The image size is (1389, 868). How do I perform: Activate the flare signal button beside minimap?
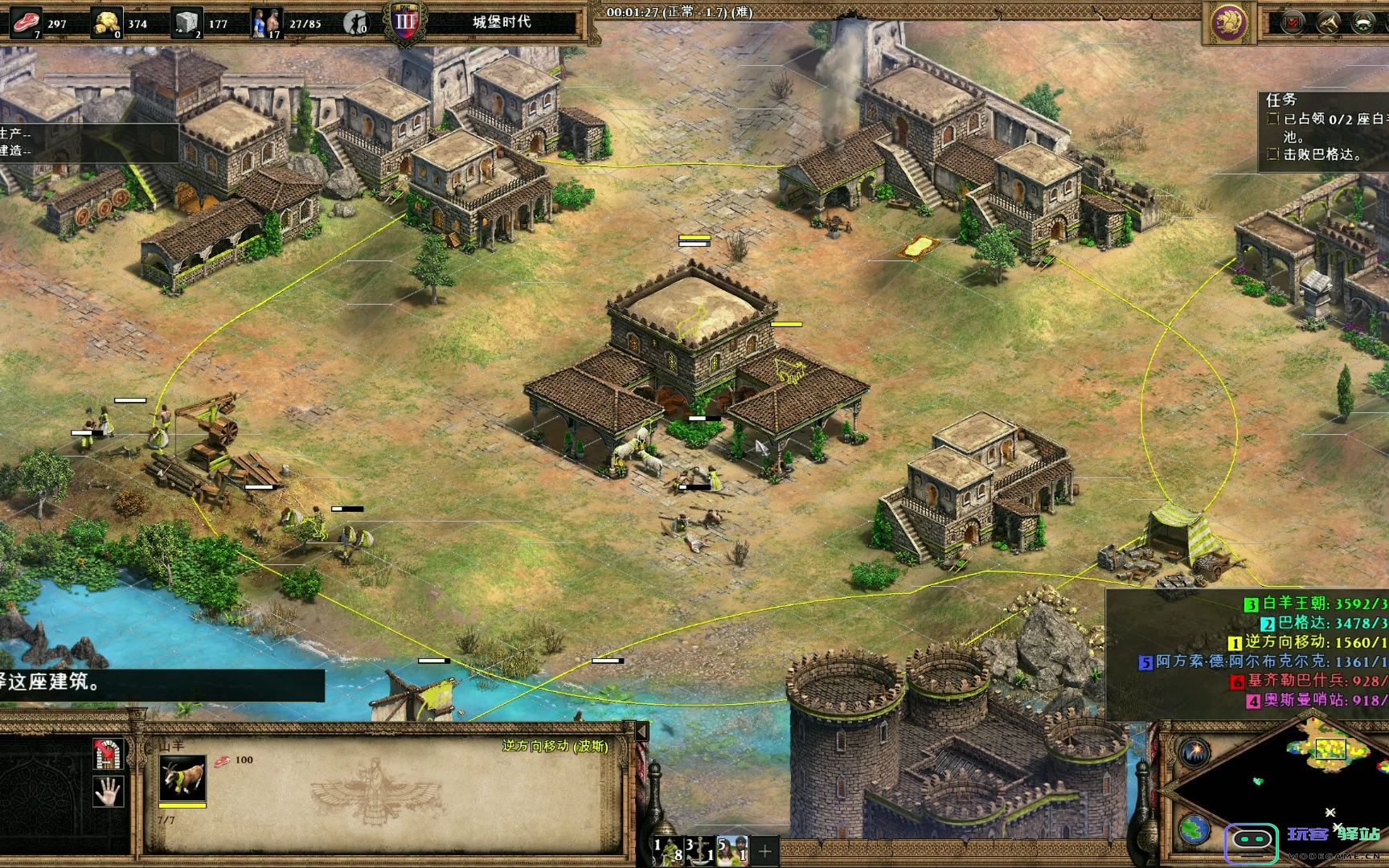click(x=1195, y=751)
